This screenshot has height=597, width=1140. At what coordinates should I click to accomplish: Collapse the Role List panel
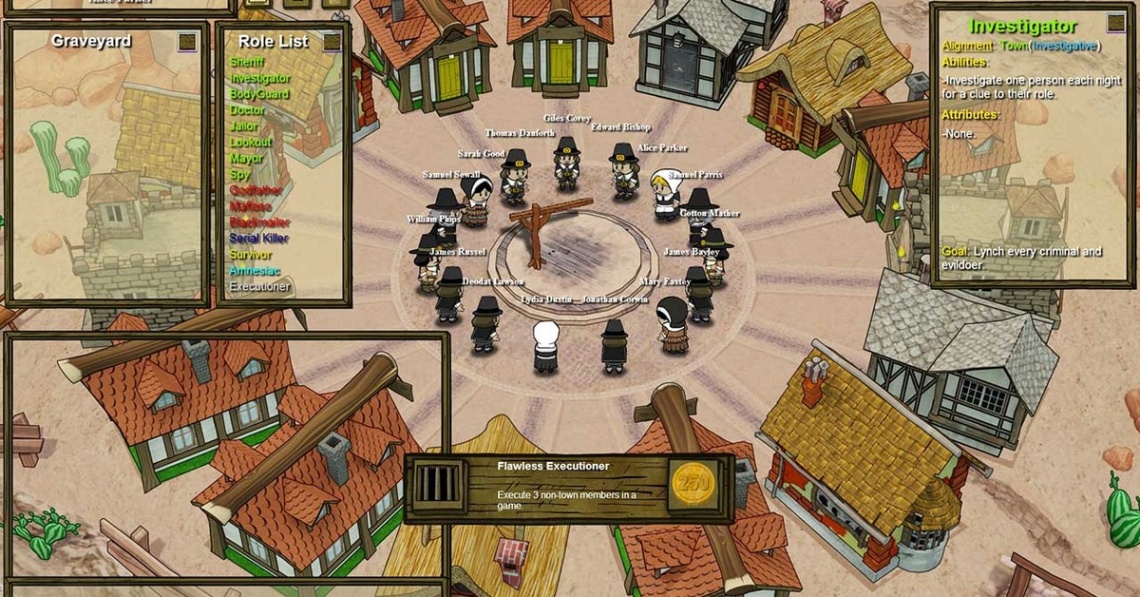332,42
